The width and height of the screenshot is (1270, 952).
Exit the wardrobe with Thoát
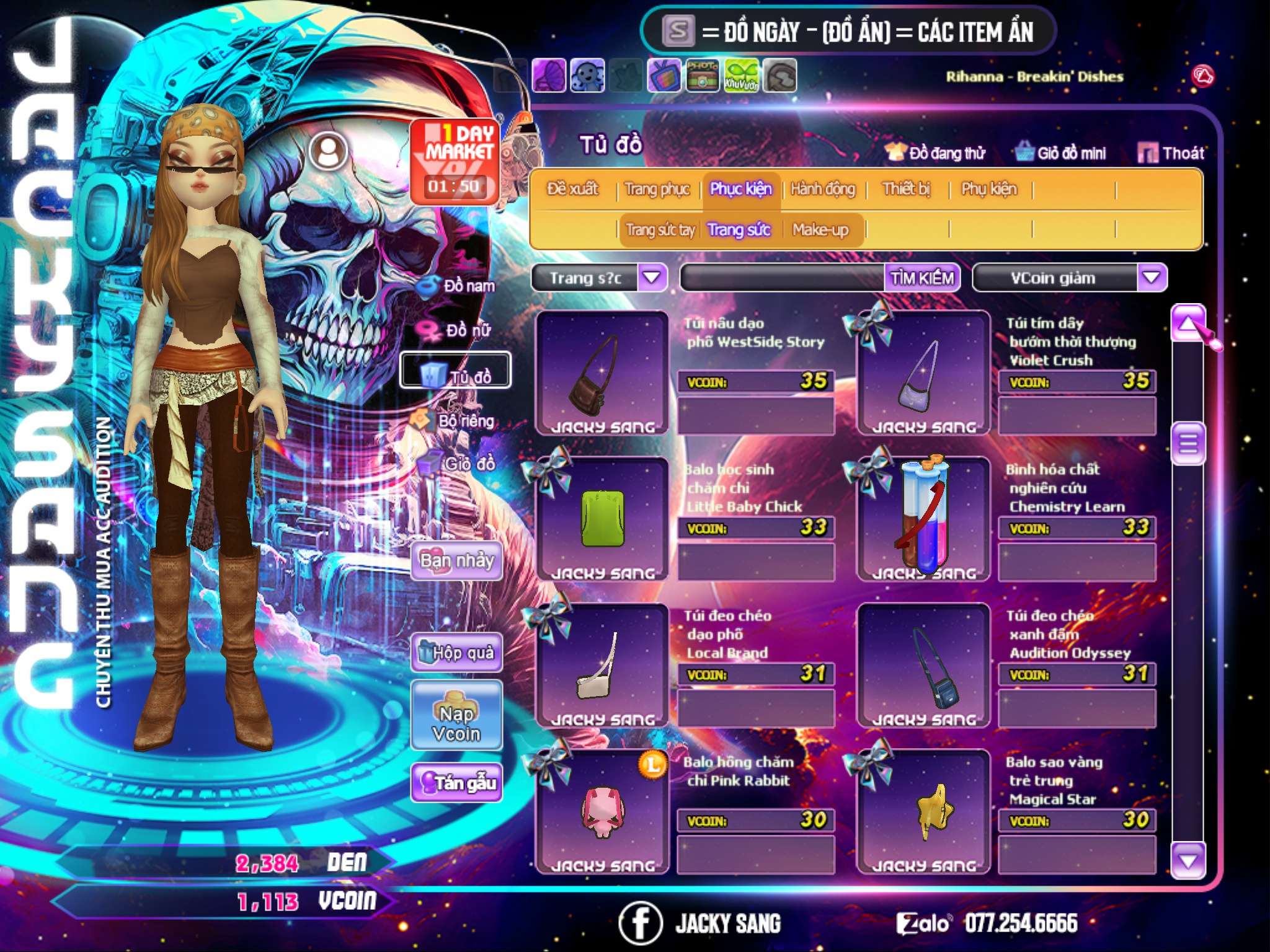click(x=1171, y=153)
